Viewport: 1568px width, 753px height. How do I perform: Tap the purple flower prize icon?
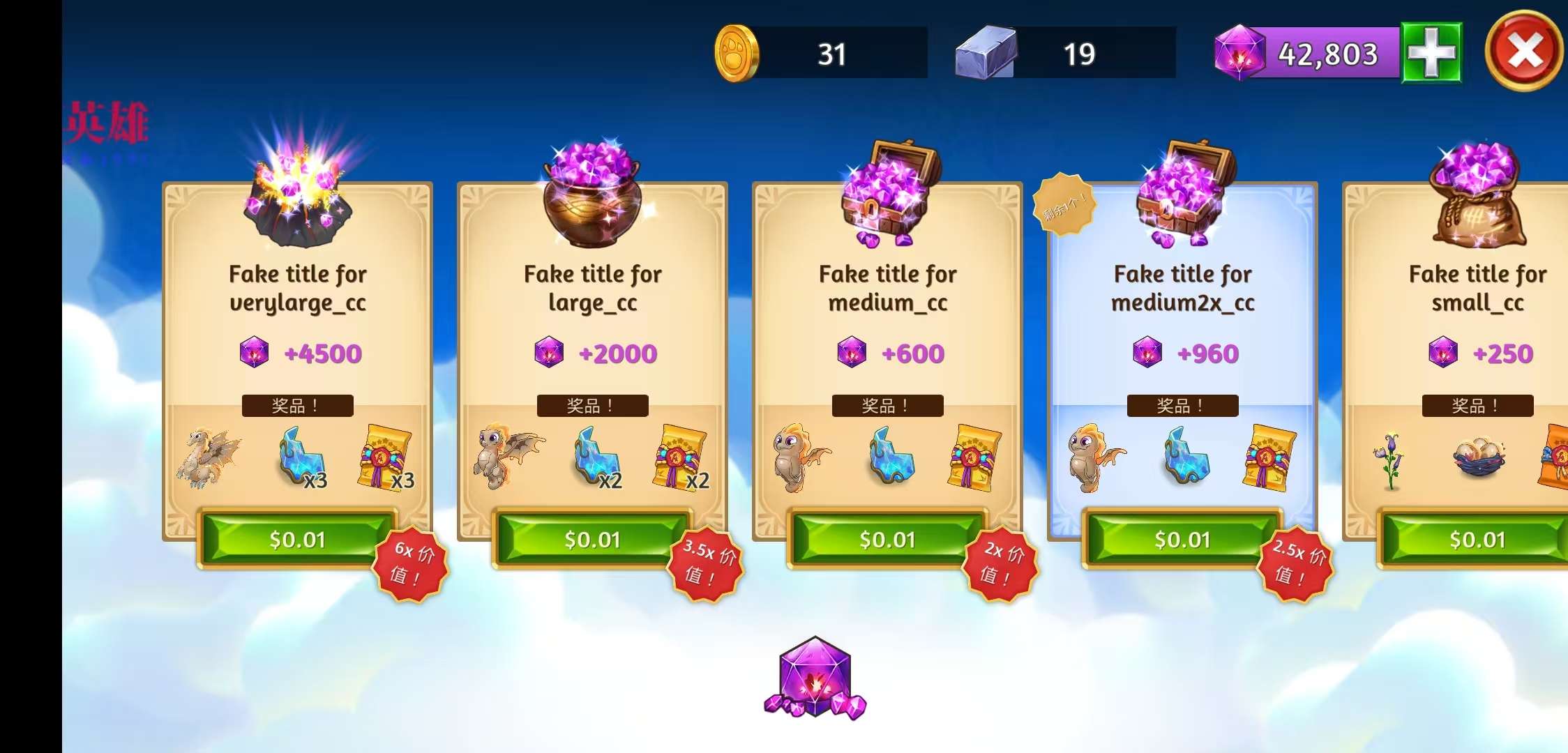click(x=1391, y=460)
